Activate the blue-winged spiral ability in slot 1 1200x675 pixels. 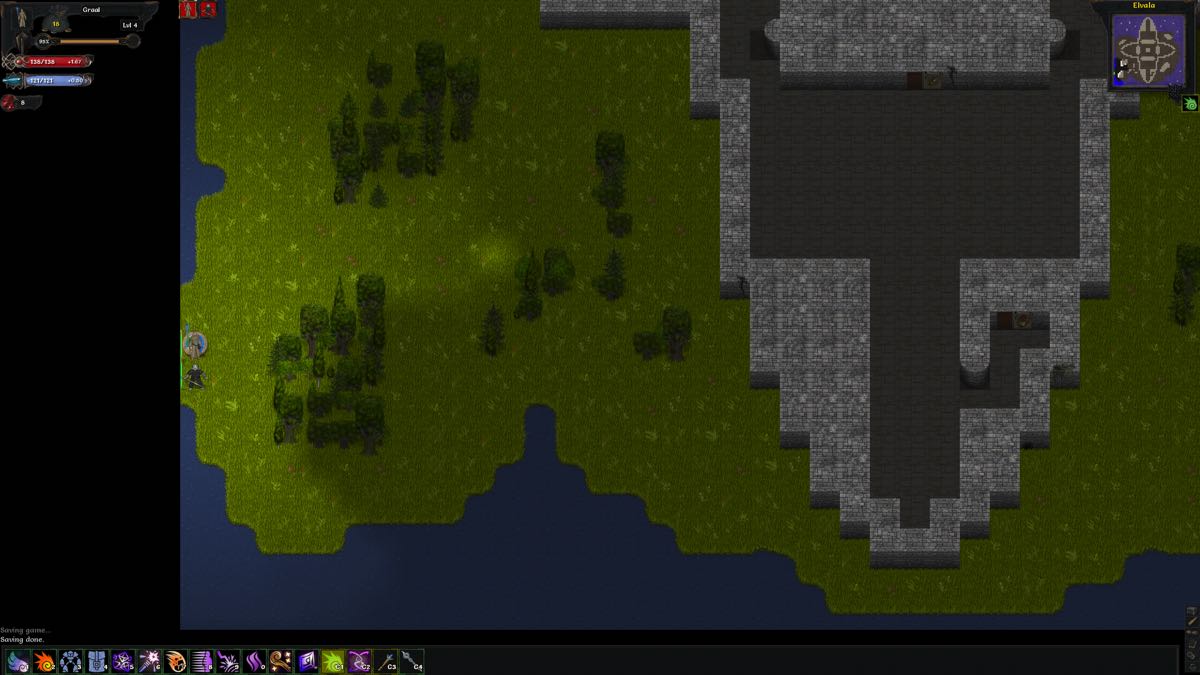(x=18, y=661)
